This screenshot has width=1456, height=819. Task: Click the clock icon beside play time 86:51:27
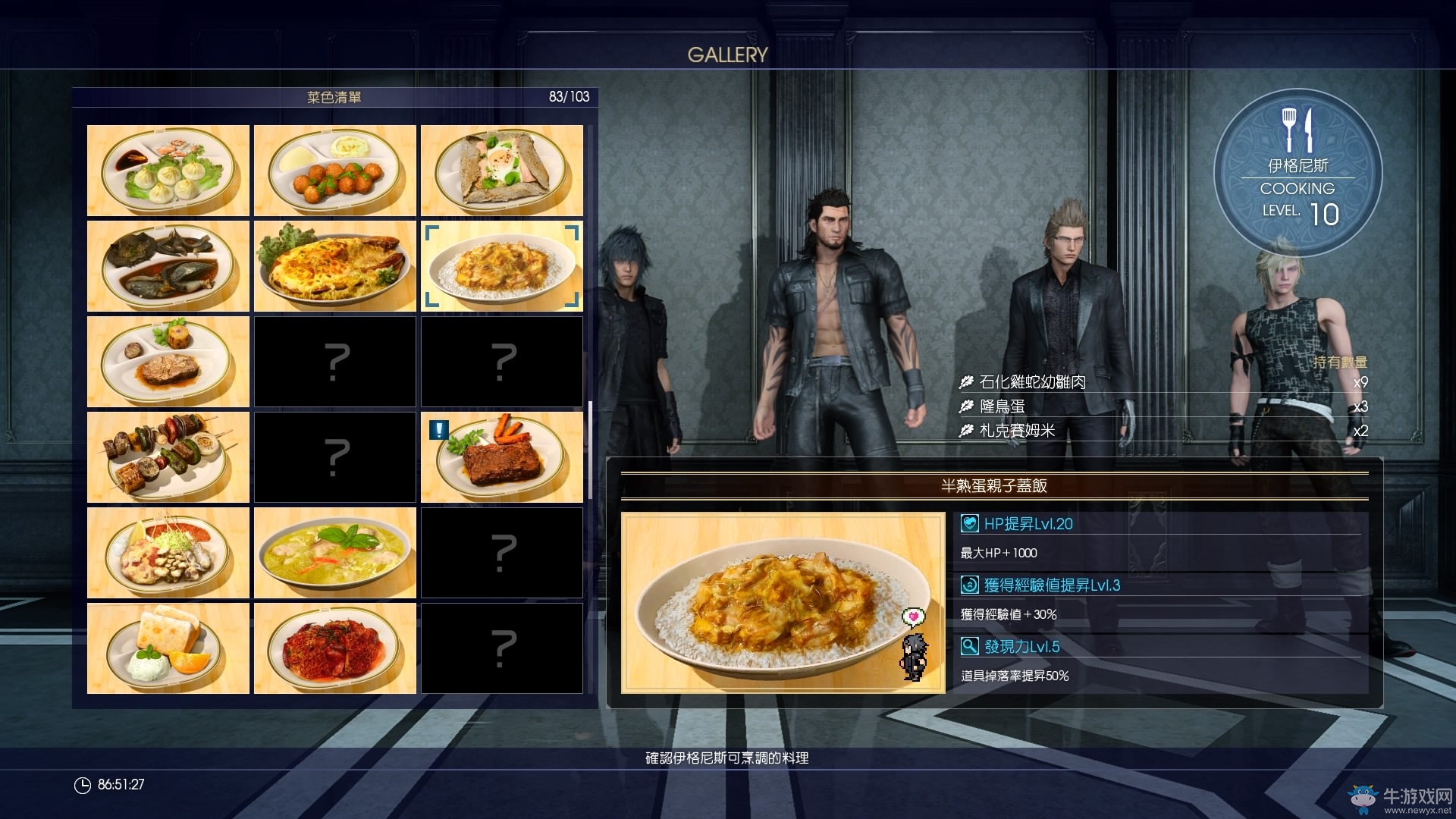tap(81, 785)
